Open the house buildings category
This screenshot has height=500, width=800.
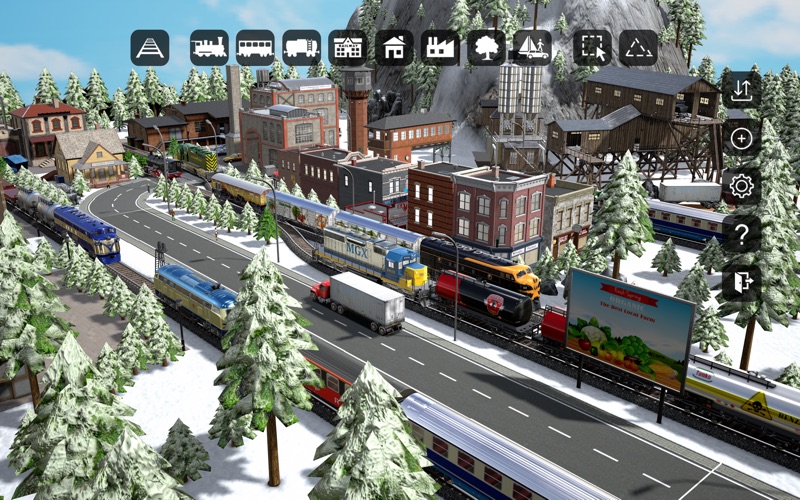(x=394, y=47)
